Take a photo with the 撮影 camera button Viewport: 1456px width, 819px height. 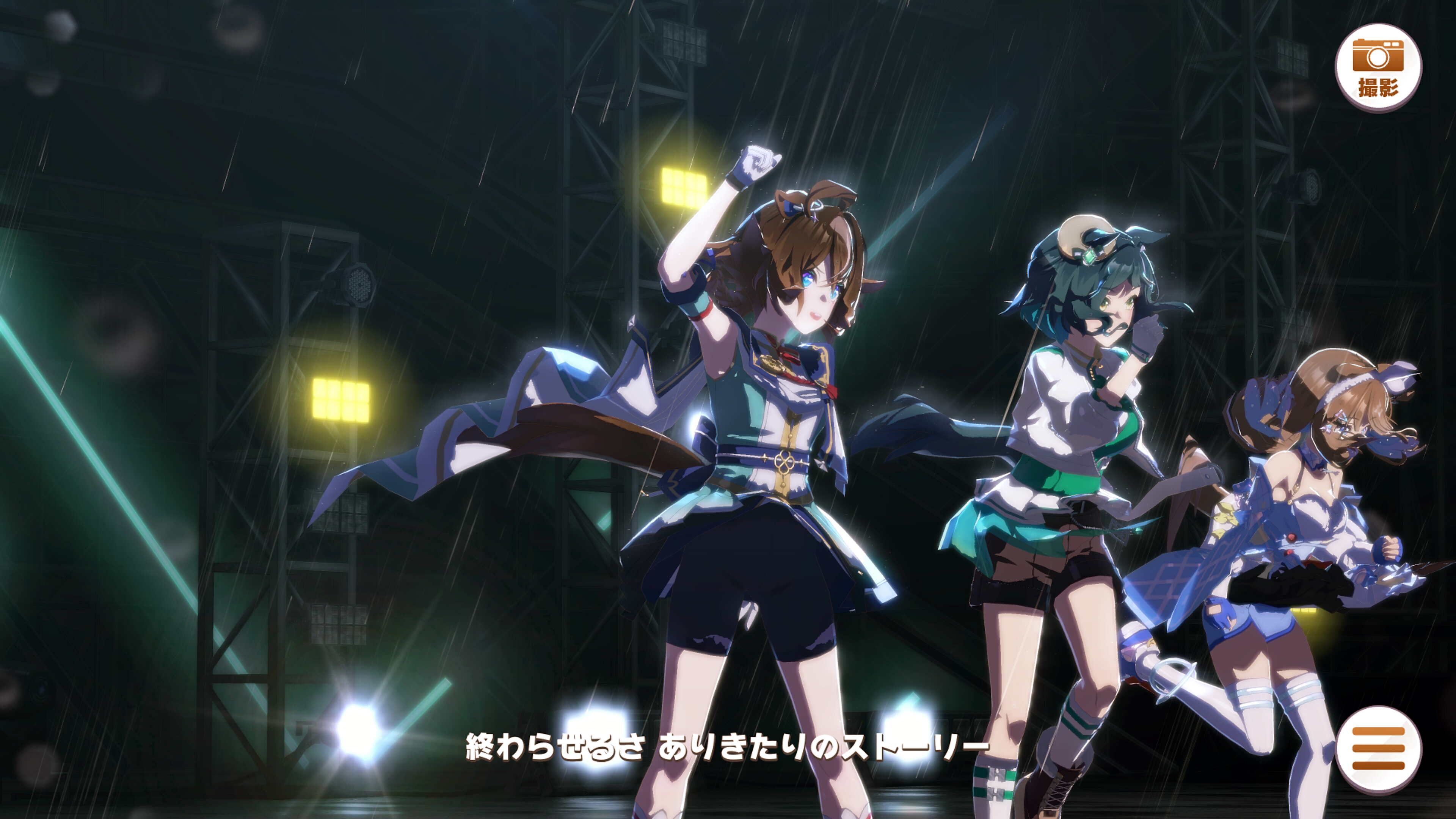1378,67
